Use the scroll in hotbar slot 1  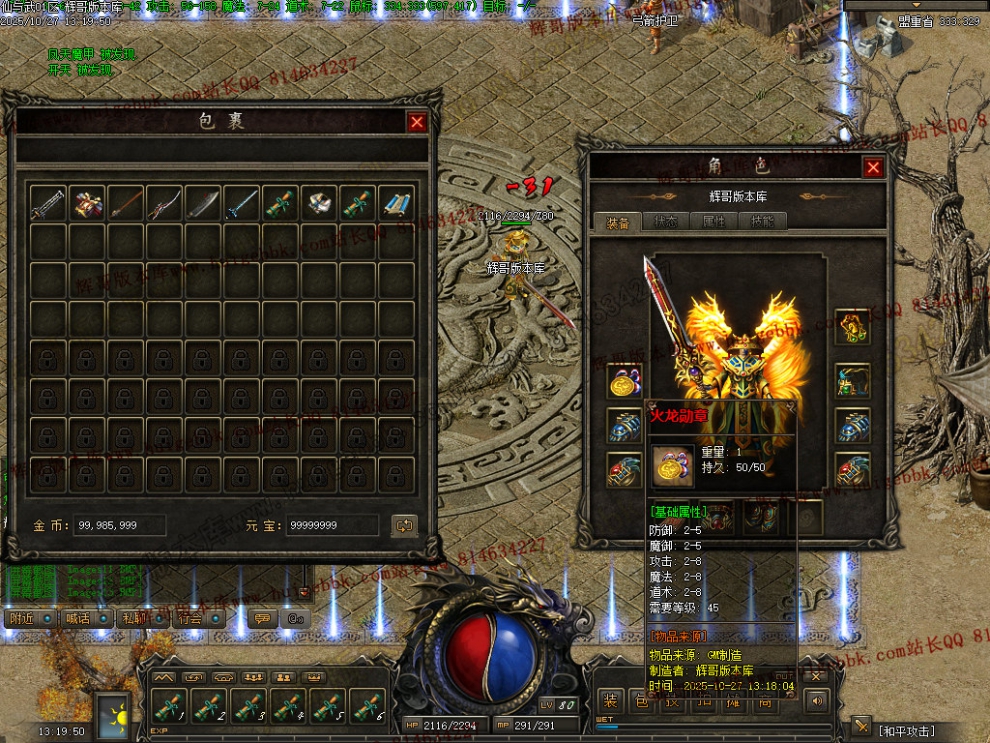(166, 707)
